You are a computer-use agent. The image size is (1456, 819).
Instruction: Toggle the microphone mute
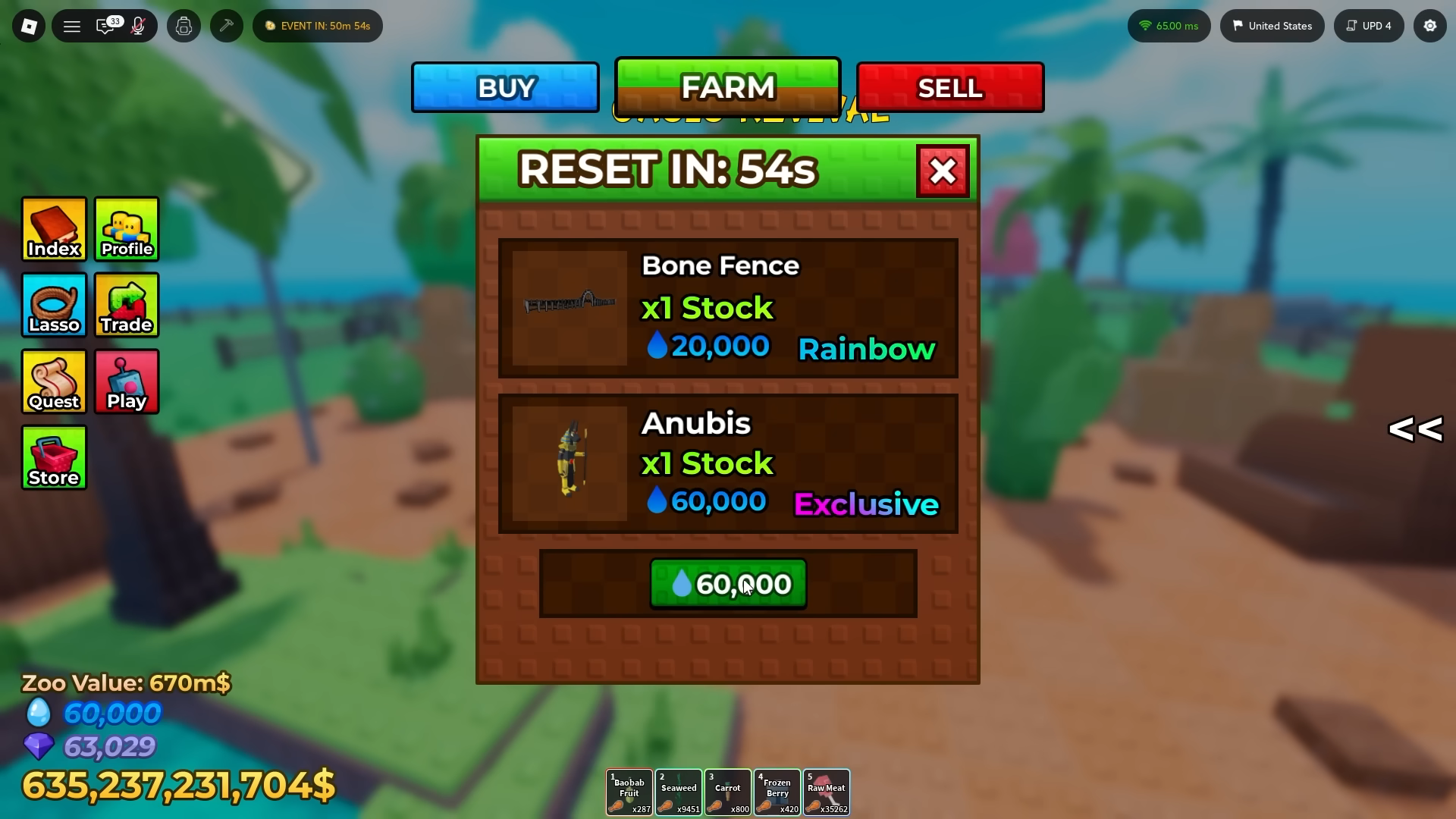coord(139,26)
